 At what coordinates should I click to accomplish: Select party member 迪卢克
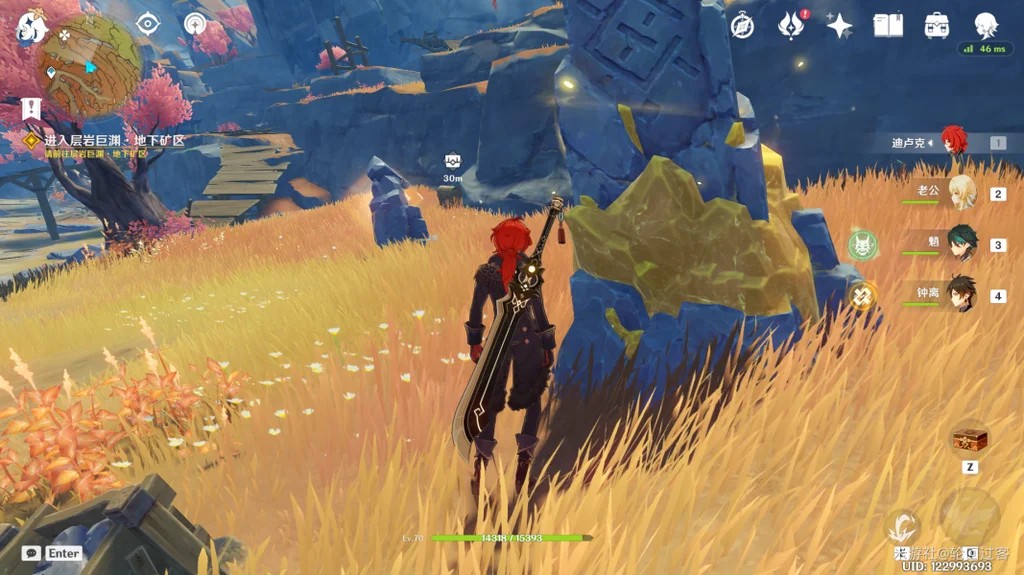click(953, 142)
